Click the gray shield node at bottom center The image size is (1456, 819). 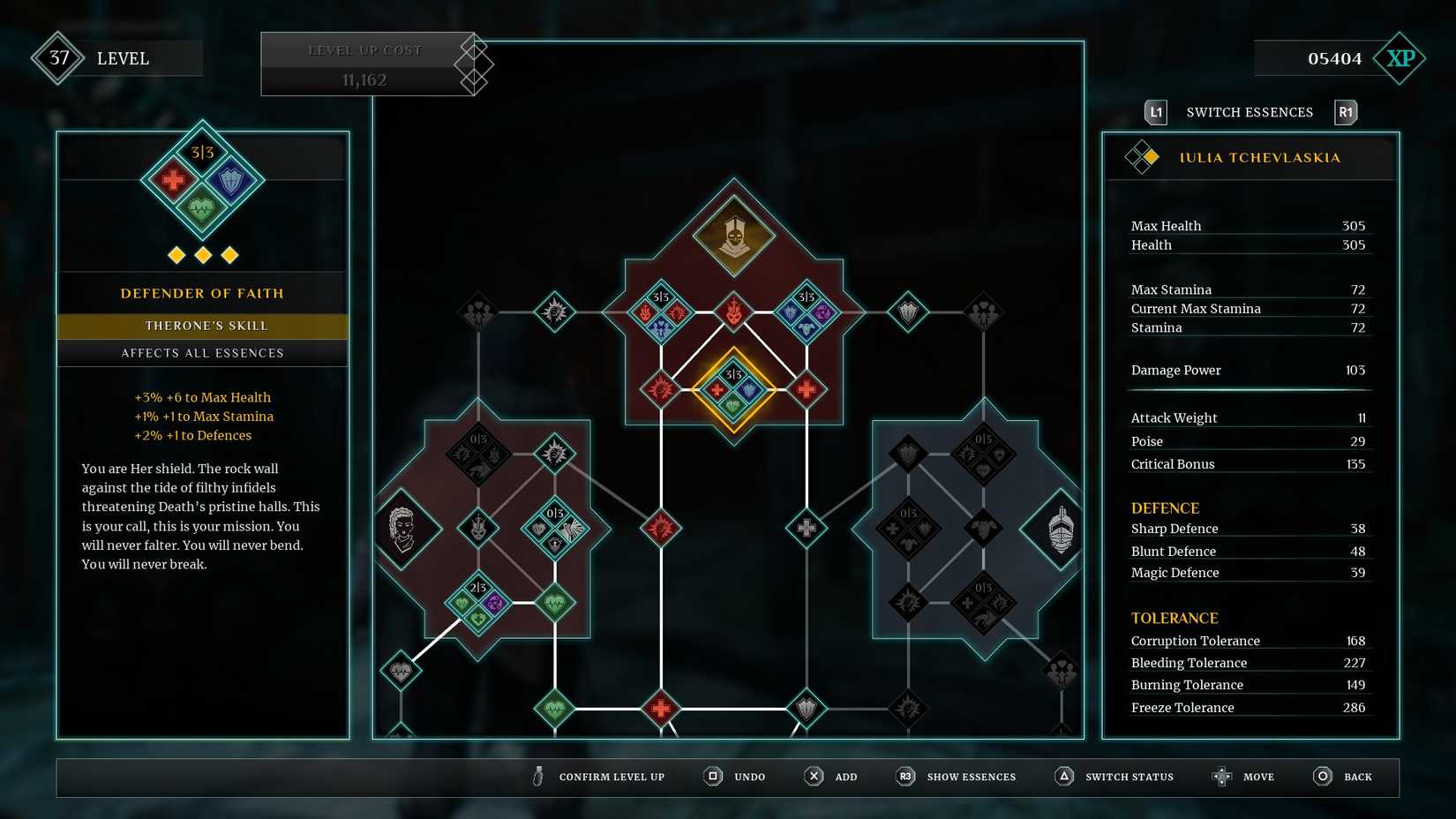(806, 708)
